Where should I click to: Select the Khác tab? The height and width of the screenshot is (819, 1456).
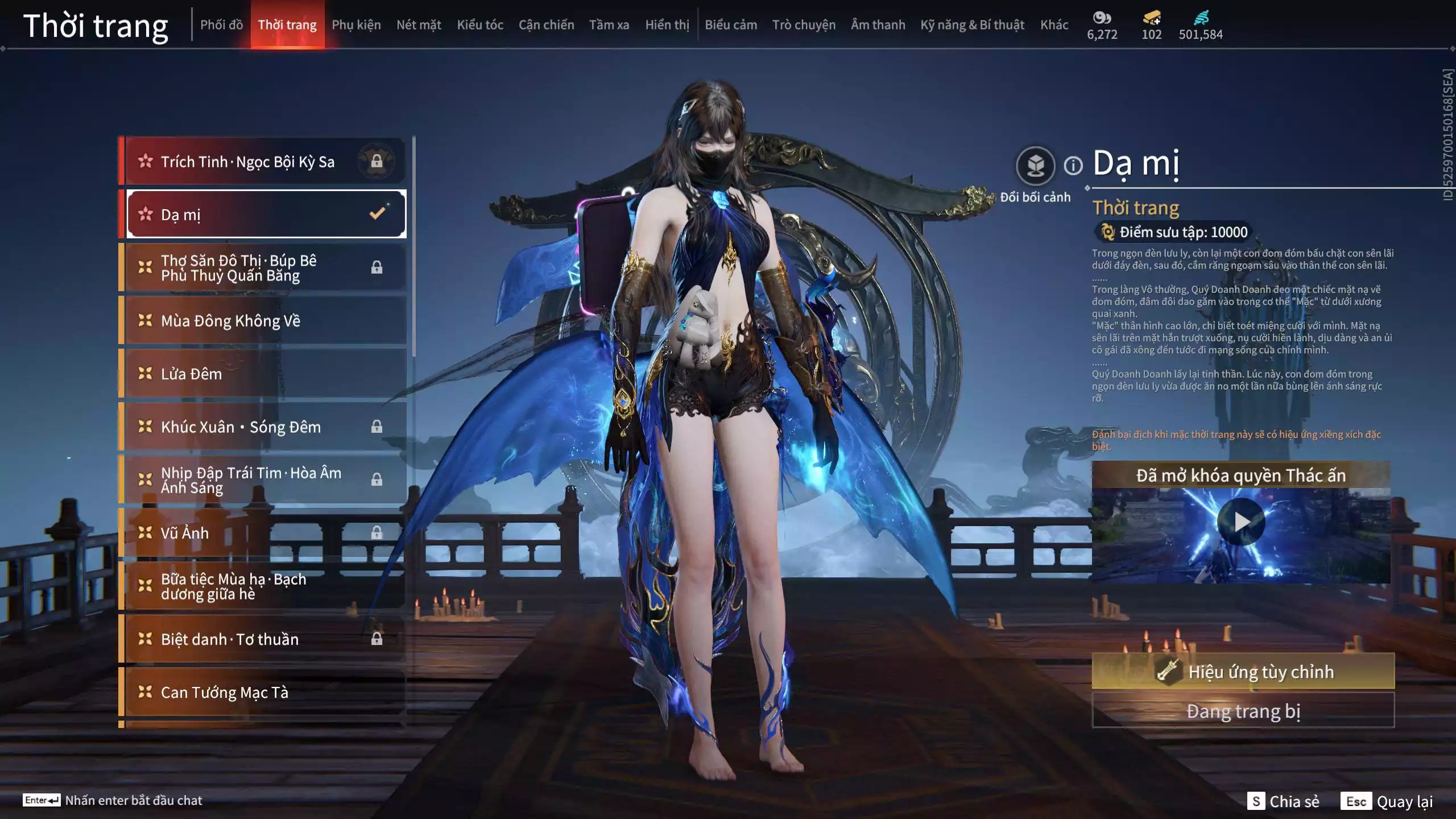click(x=1054, y=25)
